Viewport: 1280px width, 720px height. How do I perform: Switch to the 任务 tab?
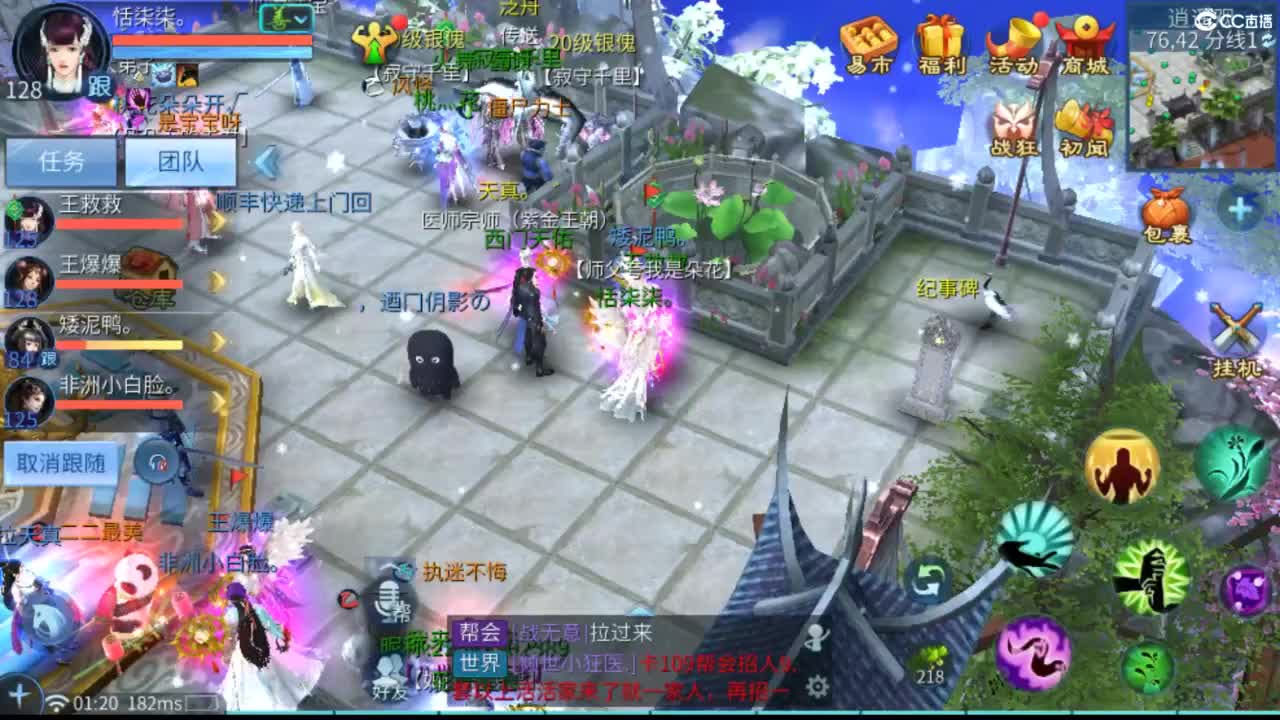click(62, 160)
